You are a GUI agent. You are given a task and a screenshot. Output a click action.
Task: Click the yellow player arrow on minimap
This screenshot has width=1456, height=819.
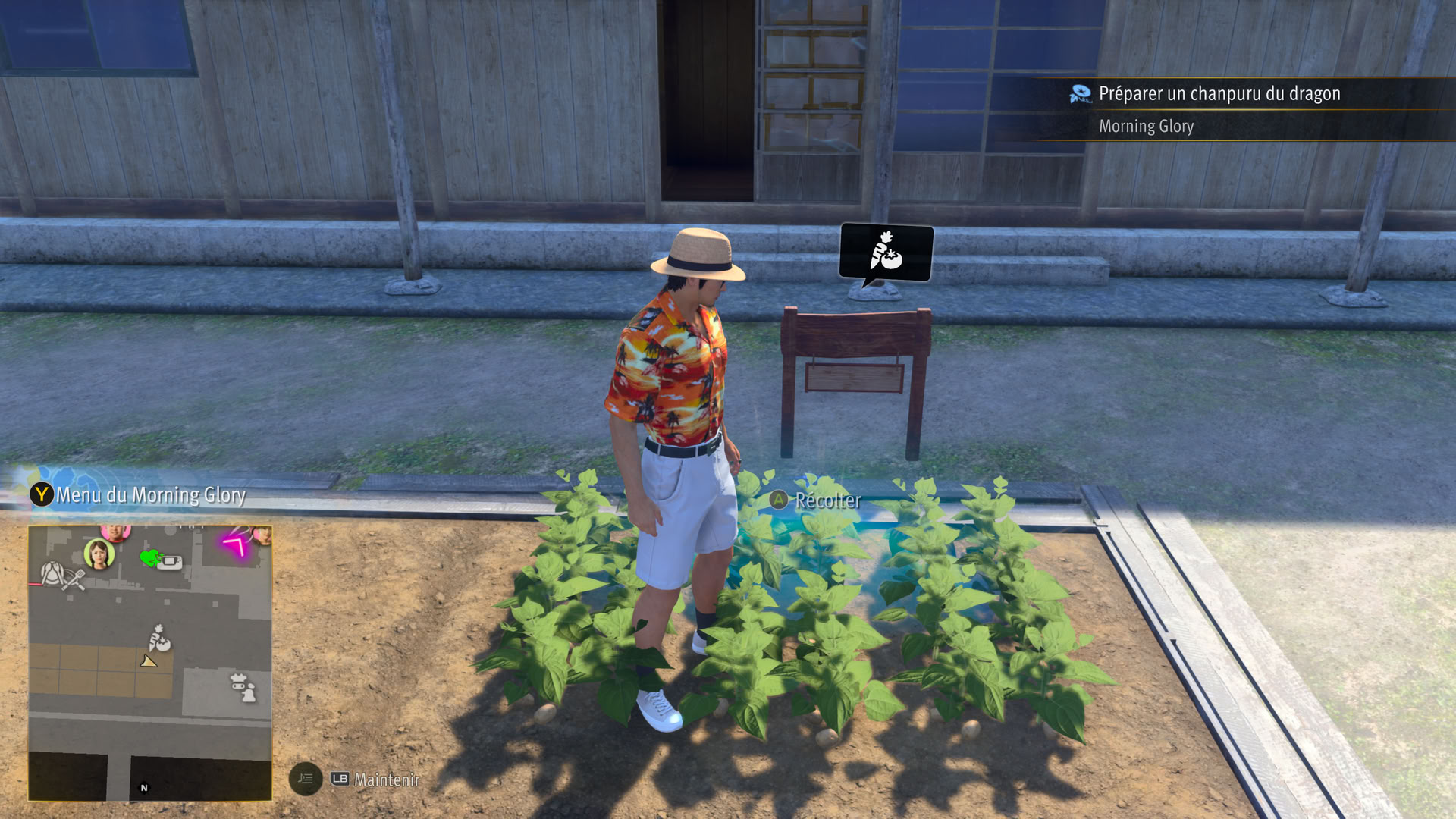click(148, 662)
